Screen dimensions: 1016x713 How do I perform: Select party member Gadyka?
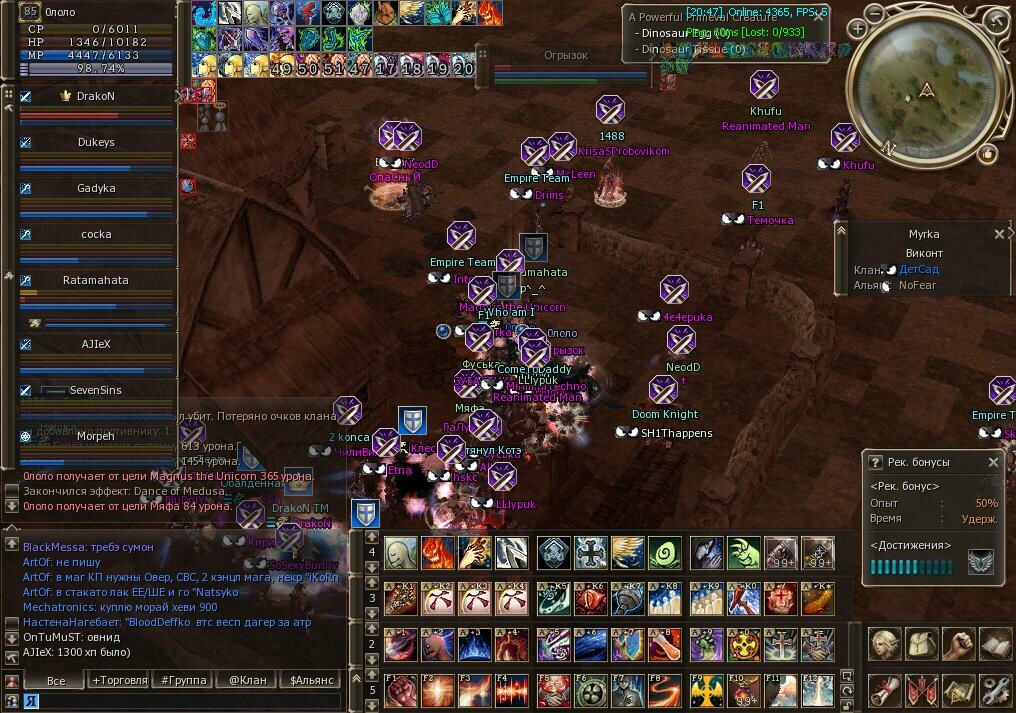(96, 188)
